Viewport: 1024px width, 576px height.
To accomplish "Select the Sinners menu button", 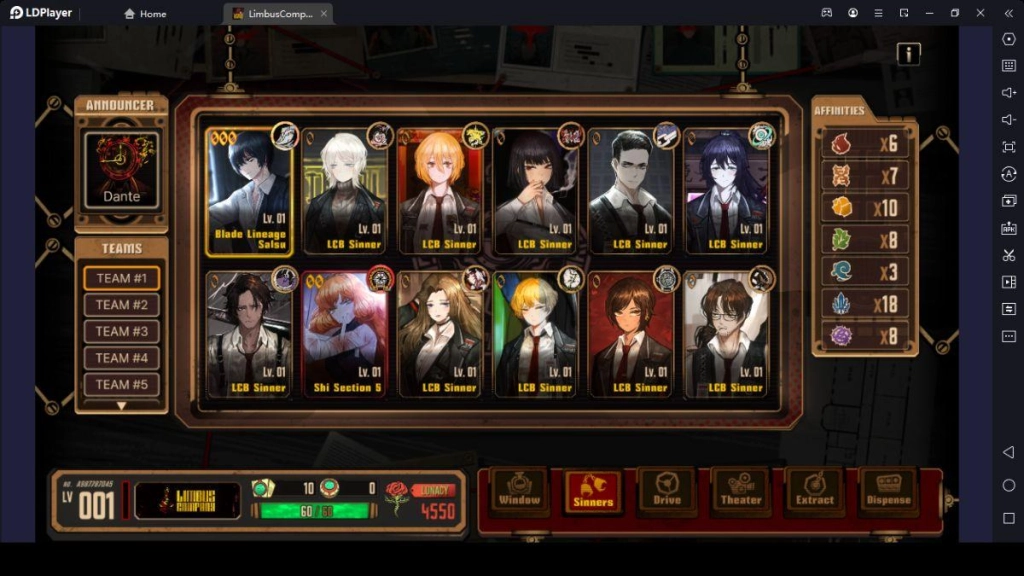I will pyautogui.click(x=593, y=491).
